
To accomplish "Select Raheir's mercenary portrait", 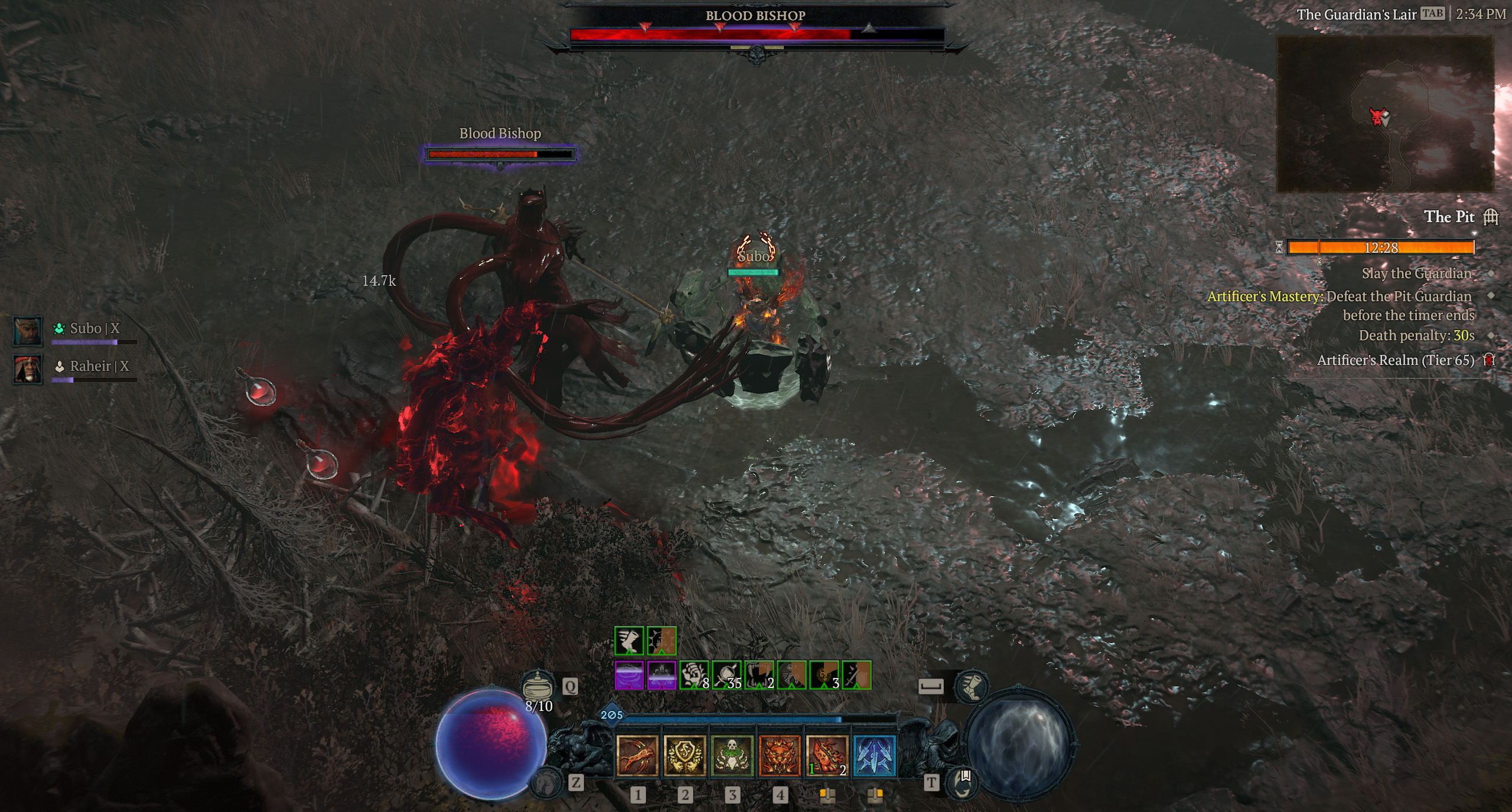I will pos(28,369).
